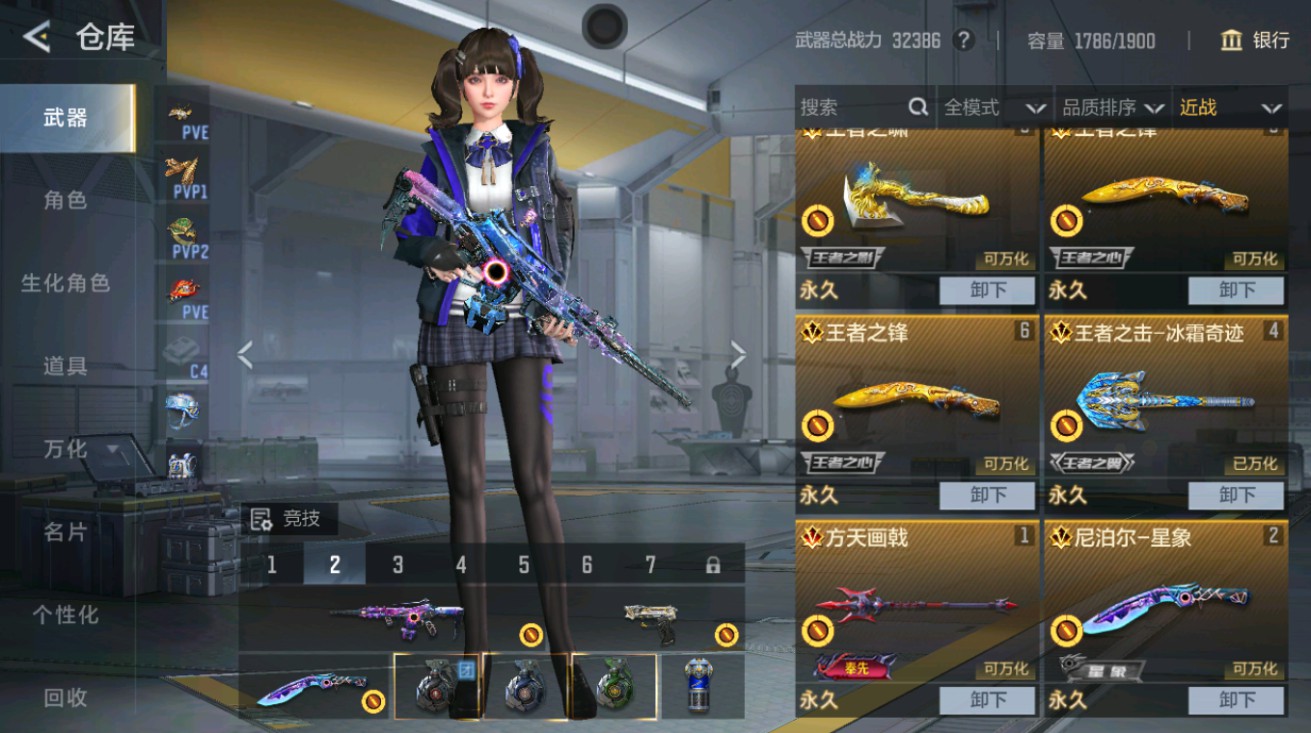
Task: Click the C4 equipment slot icon
Action: coord(181,351)
